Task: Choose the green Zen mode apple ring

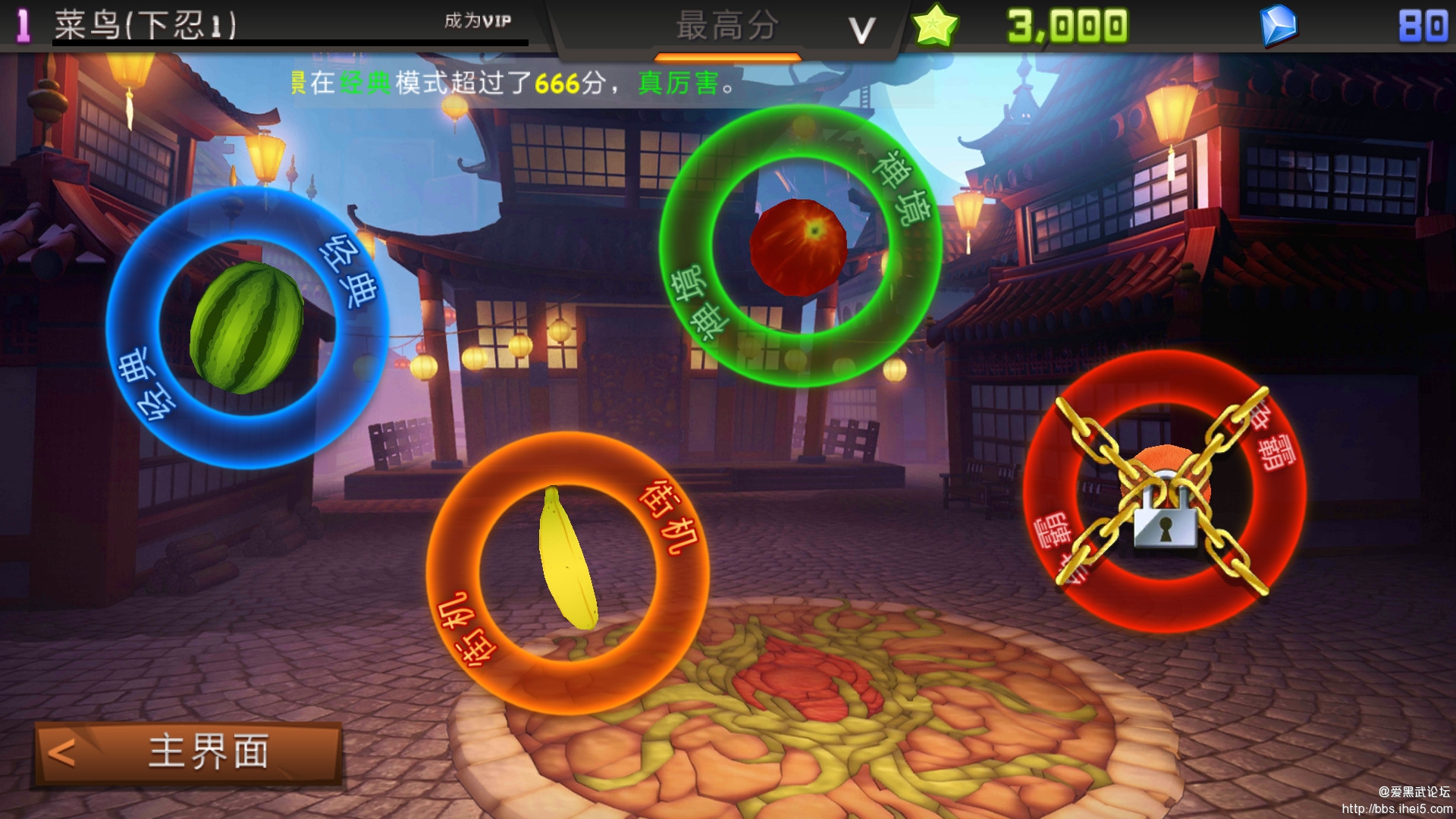Action: (799, 246)
